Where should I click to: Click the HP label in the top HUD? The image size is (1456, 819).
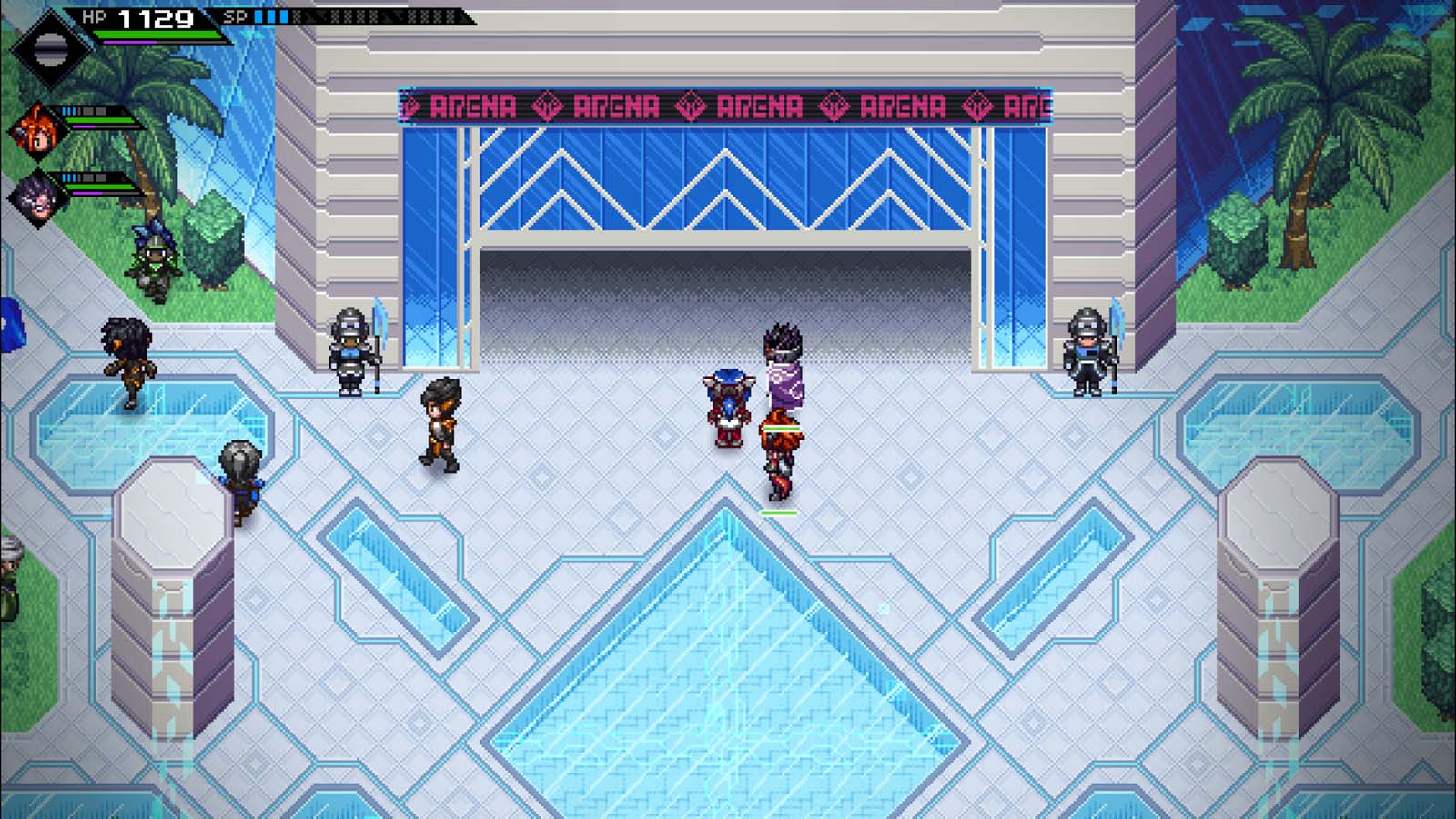tap(94, 15)
